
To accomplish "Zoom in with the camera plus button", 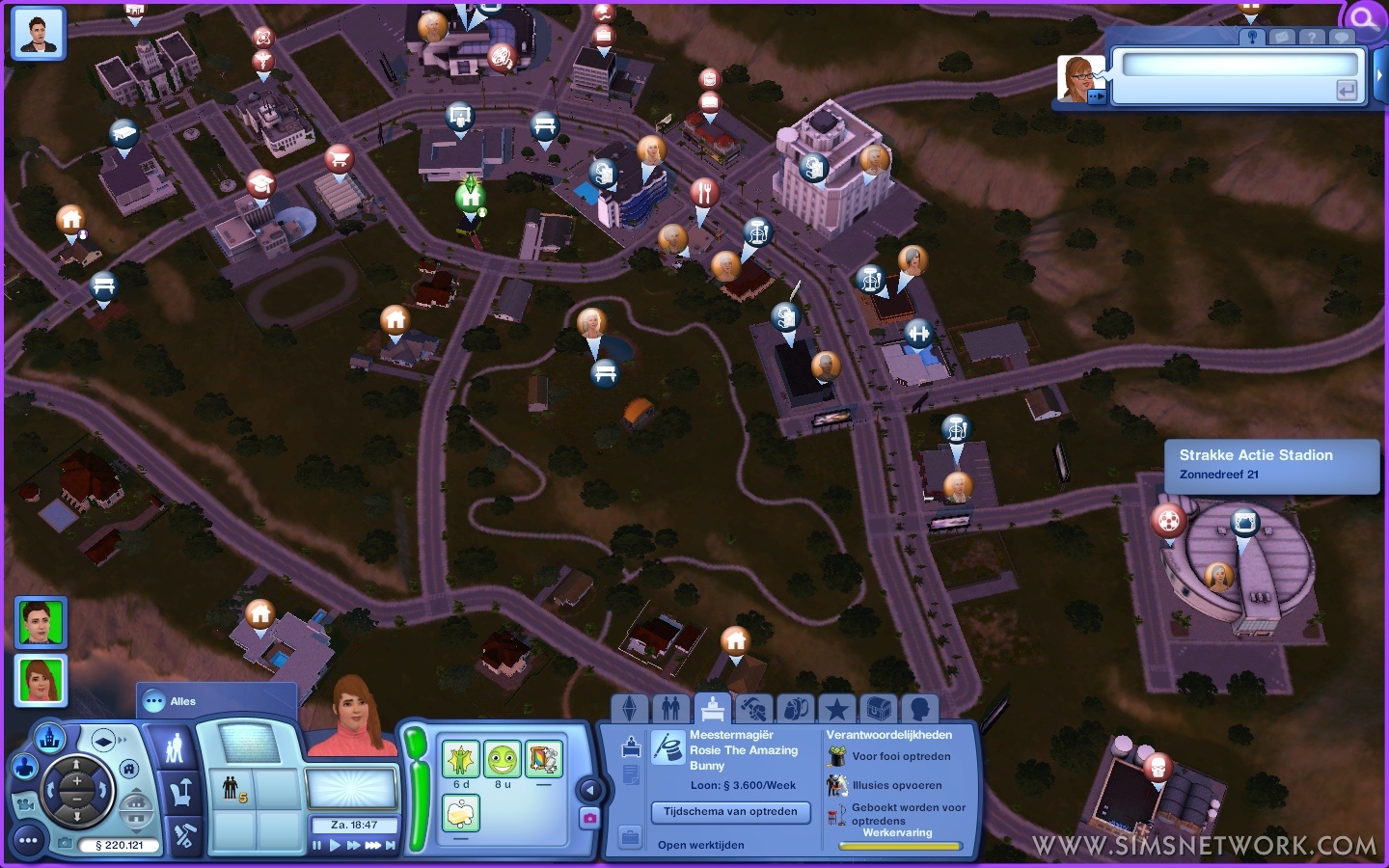I will [76, 779].
